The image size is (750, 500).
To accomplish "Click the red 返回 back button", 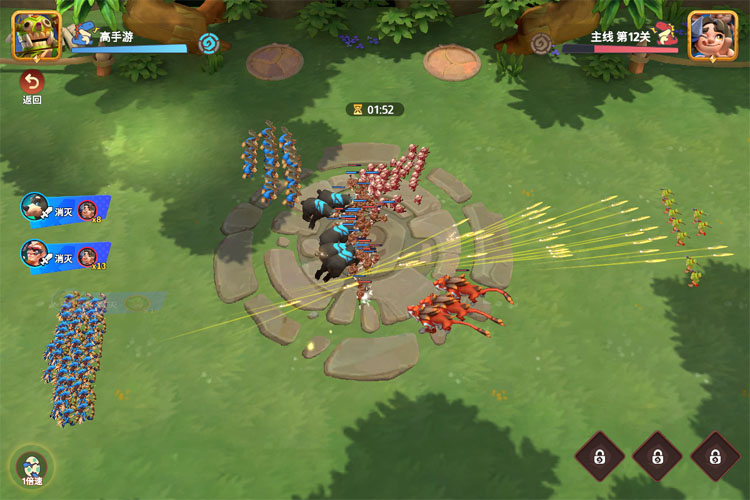I will pyautogui.click(x=32, y=82).
